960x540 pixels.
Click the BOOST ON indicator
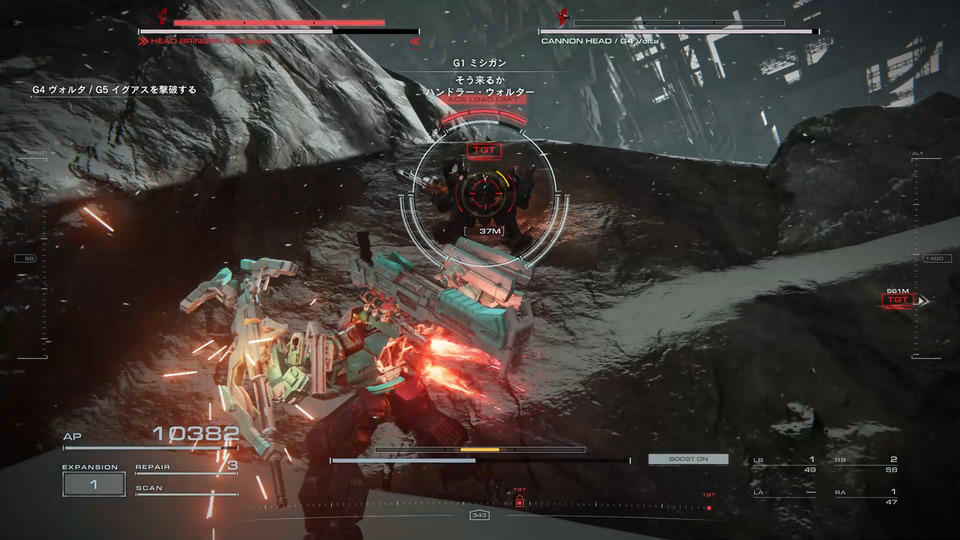tap(687, 459)
